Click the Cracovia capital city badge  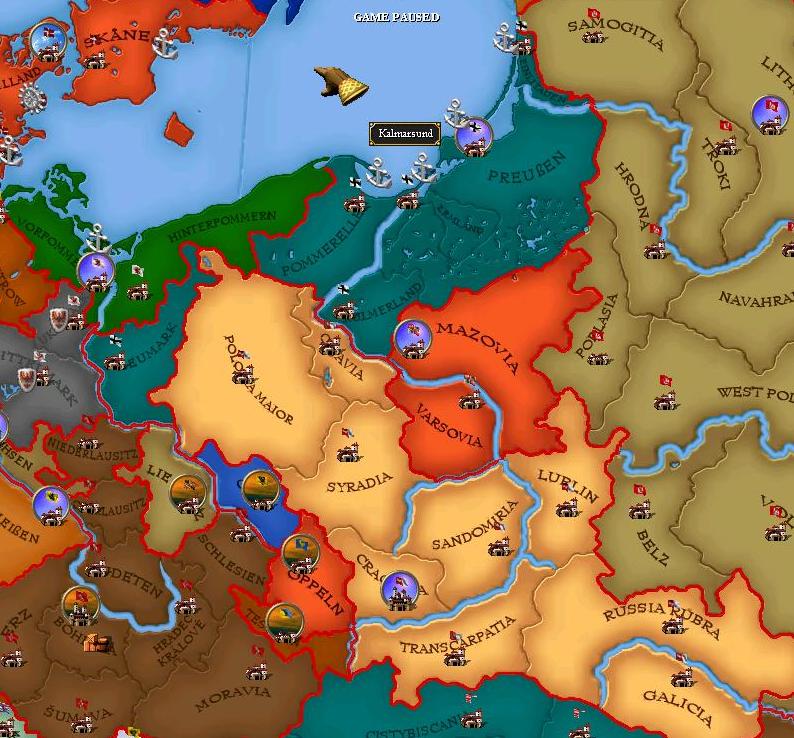coord(399,590)
